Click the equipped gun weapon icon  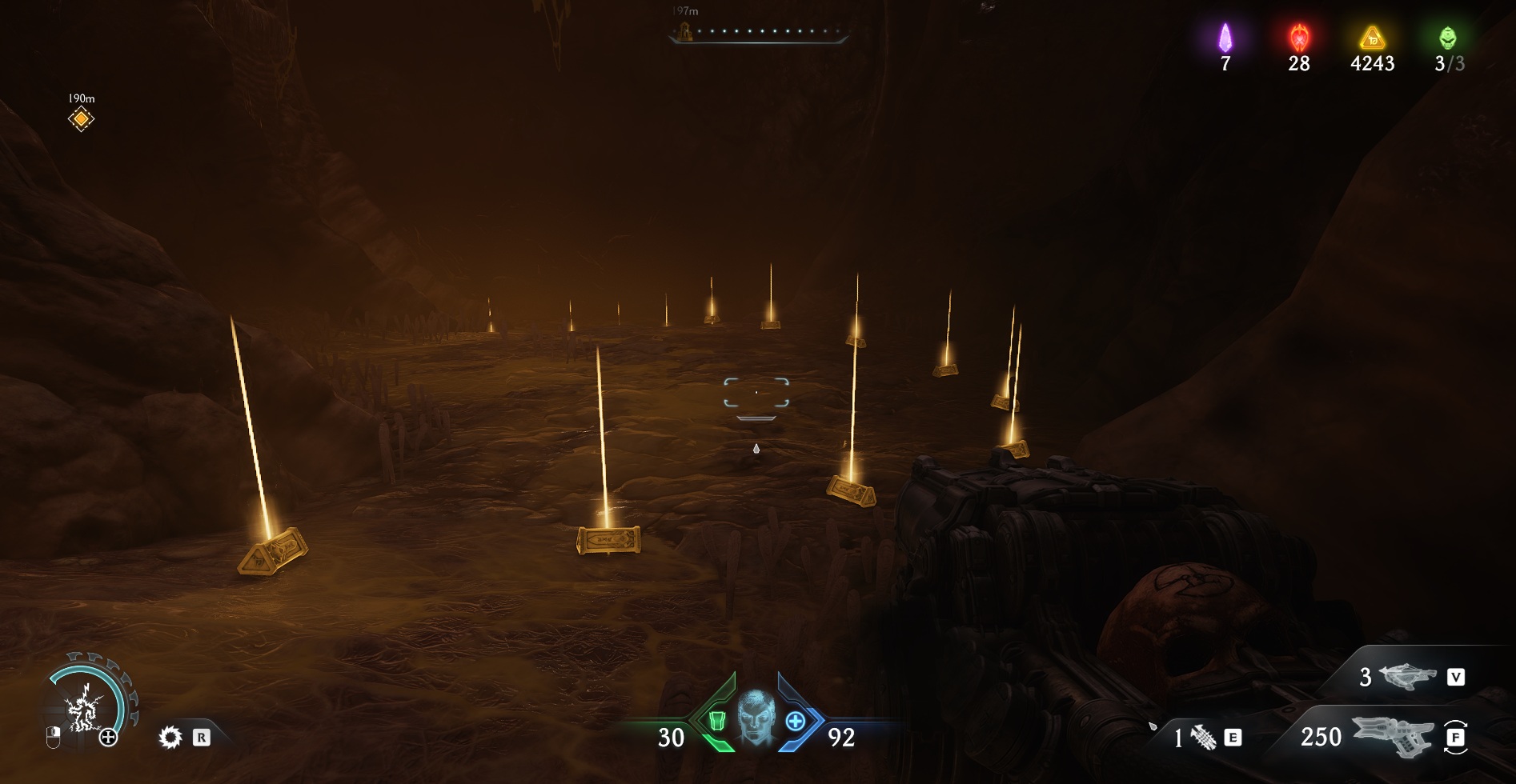coord(1392,737)
